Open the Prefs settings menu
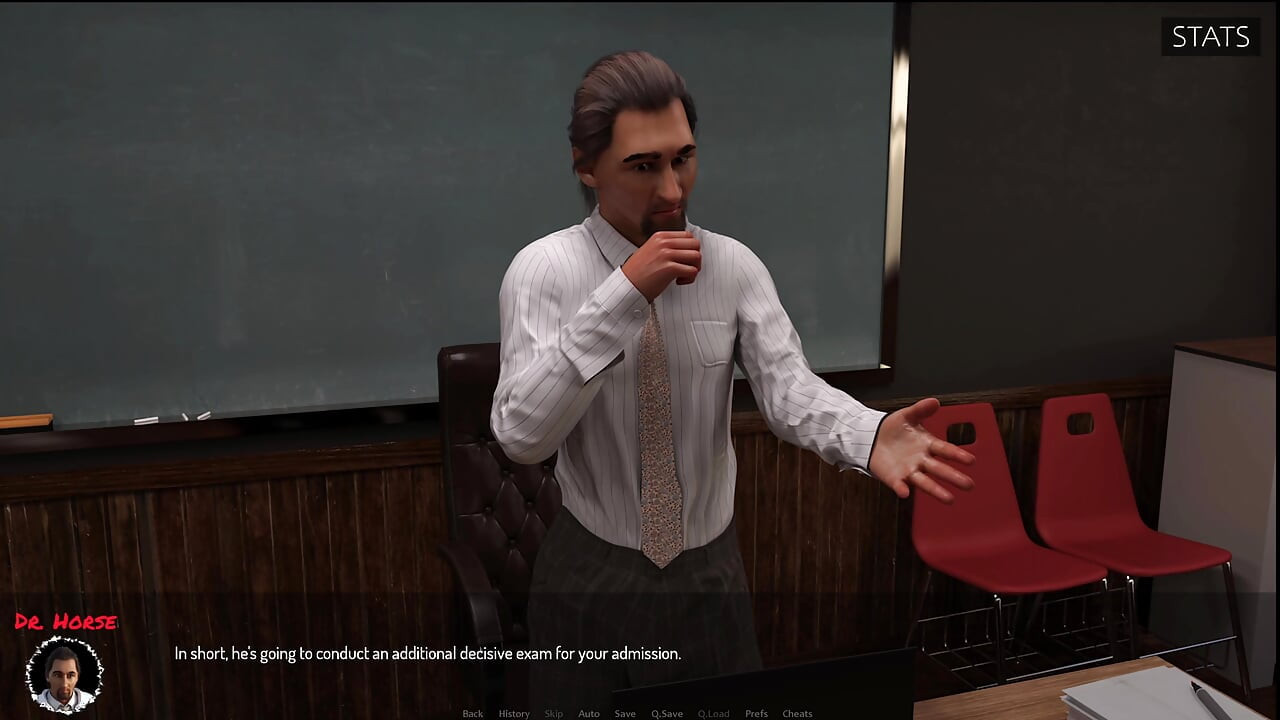The height and width of the screenshot is (720, 1280). 756,713
